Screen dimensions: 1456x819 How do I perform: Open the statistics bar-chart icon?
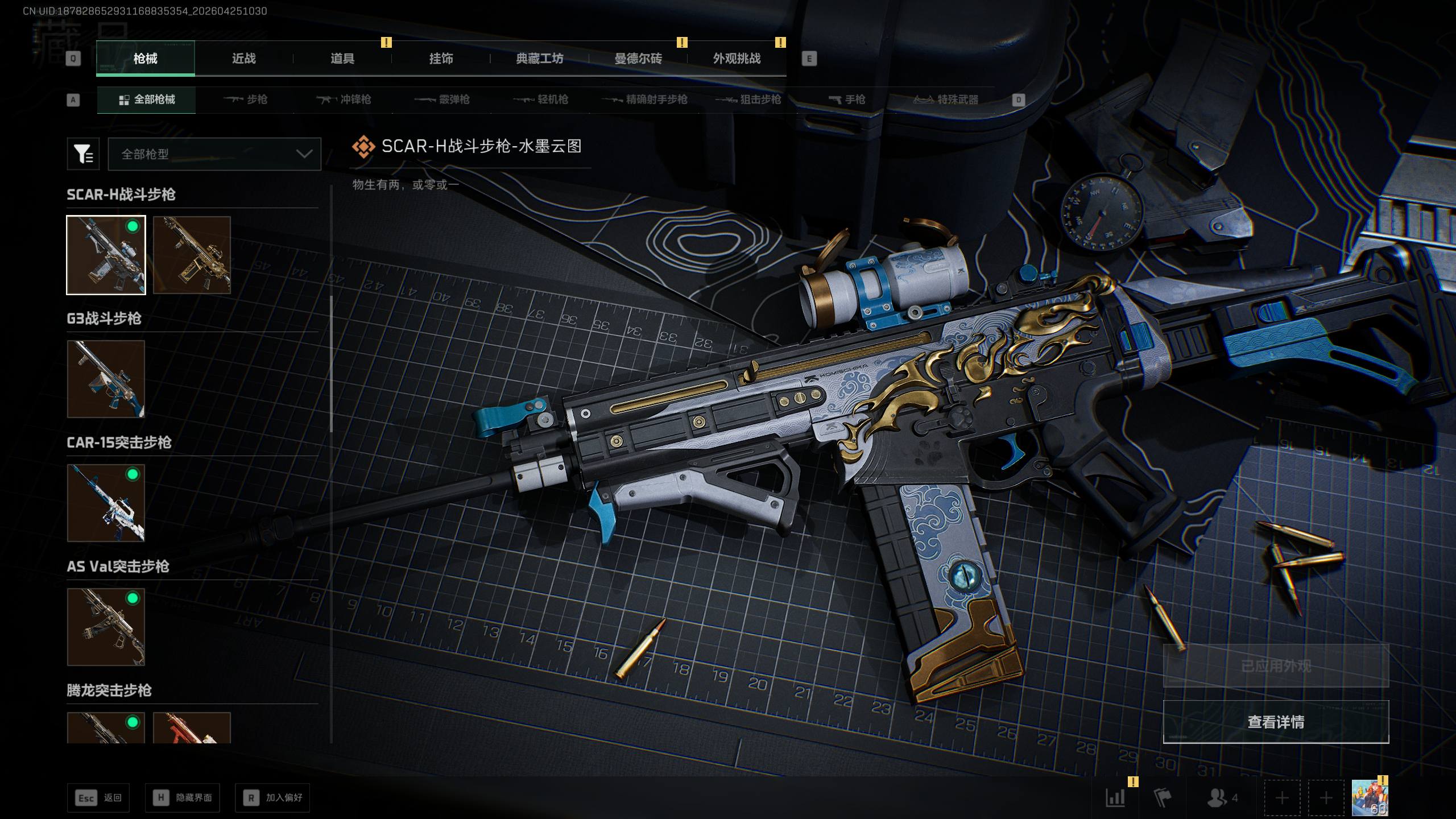click(1115, 798)
